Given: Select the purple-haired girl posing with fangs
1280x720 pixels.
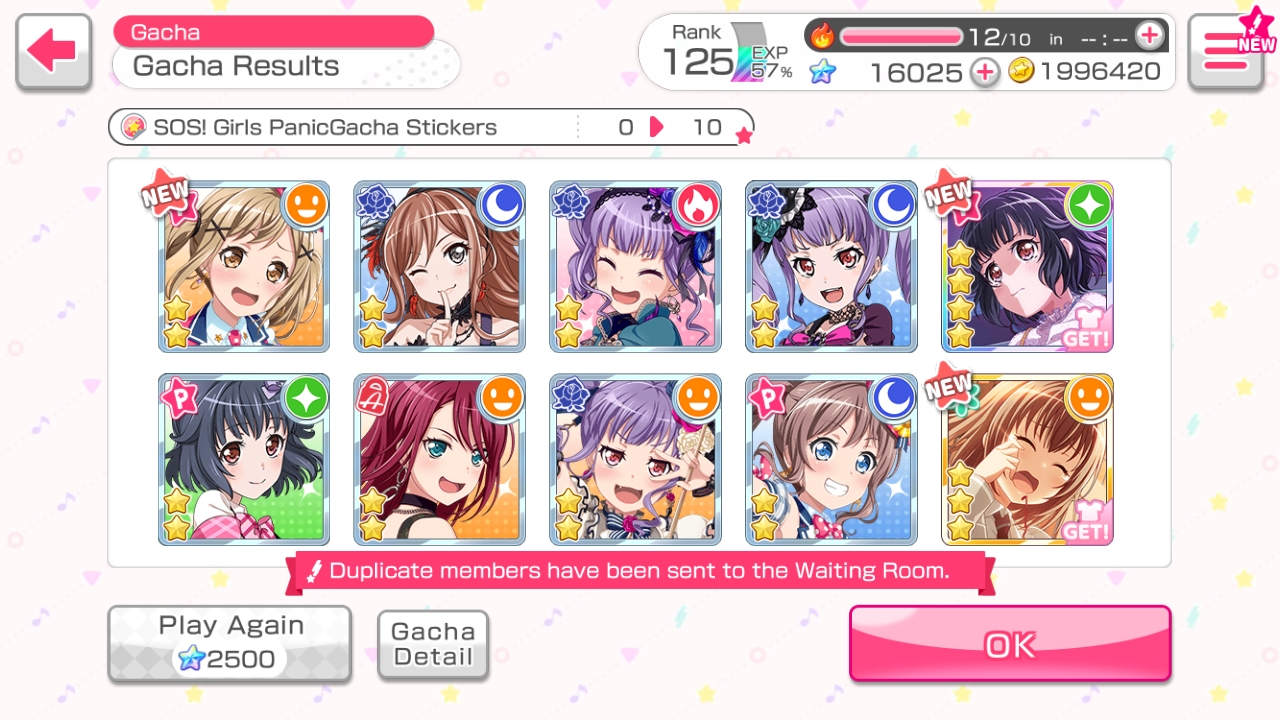Looking at the screenshot, I should coord(635,460).
